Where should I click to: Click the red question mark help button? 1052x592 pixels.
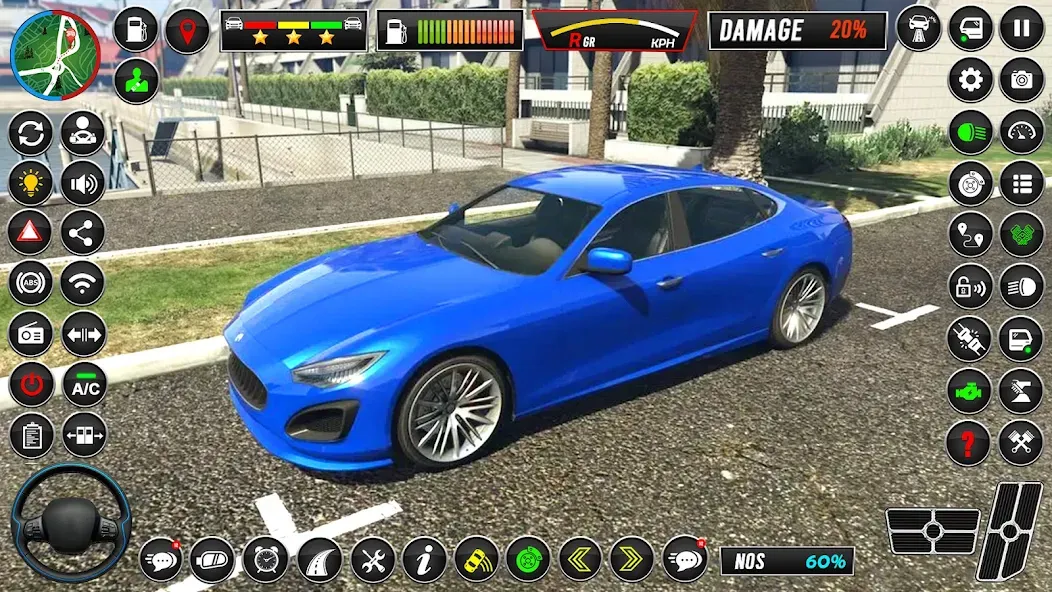[x=968, y=441]
